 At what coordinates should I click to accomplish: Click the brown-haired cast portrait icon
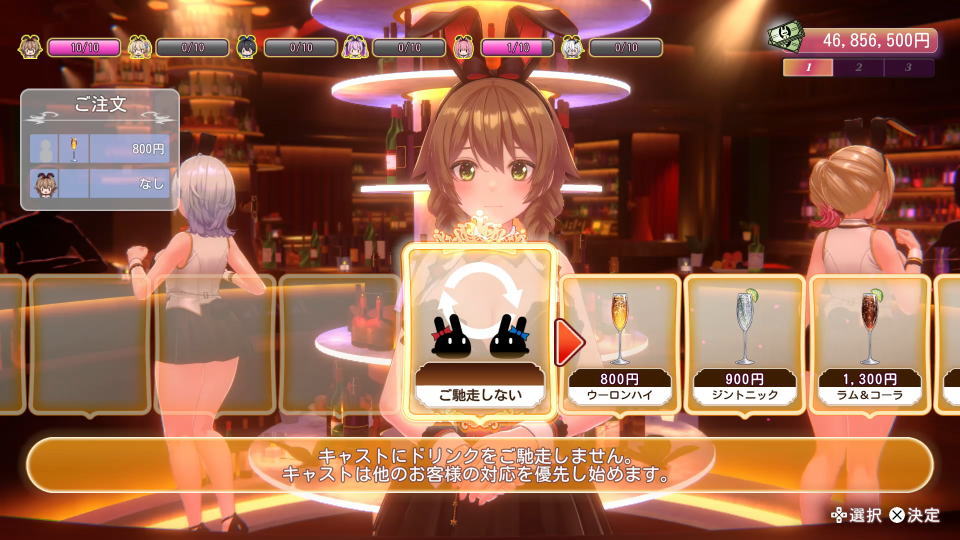pos(30,47)
